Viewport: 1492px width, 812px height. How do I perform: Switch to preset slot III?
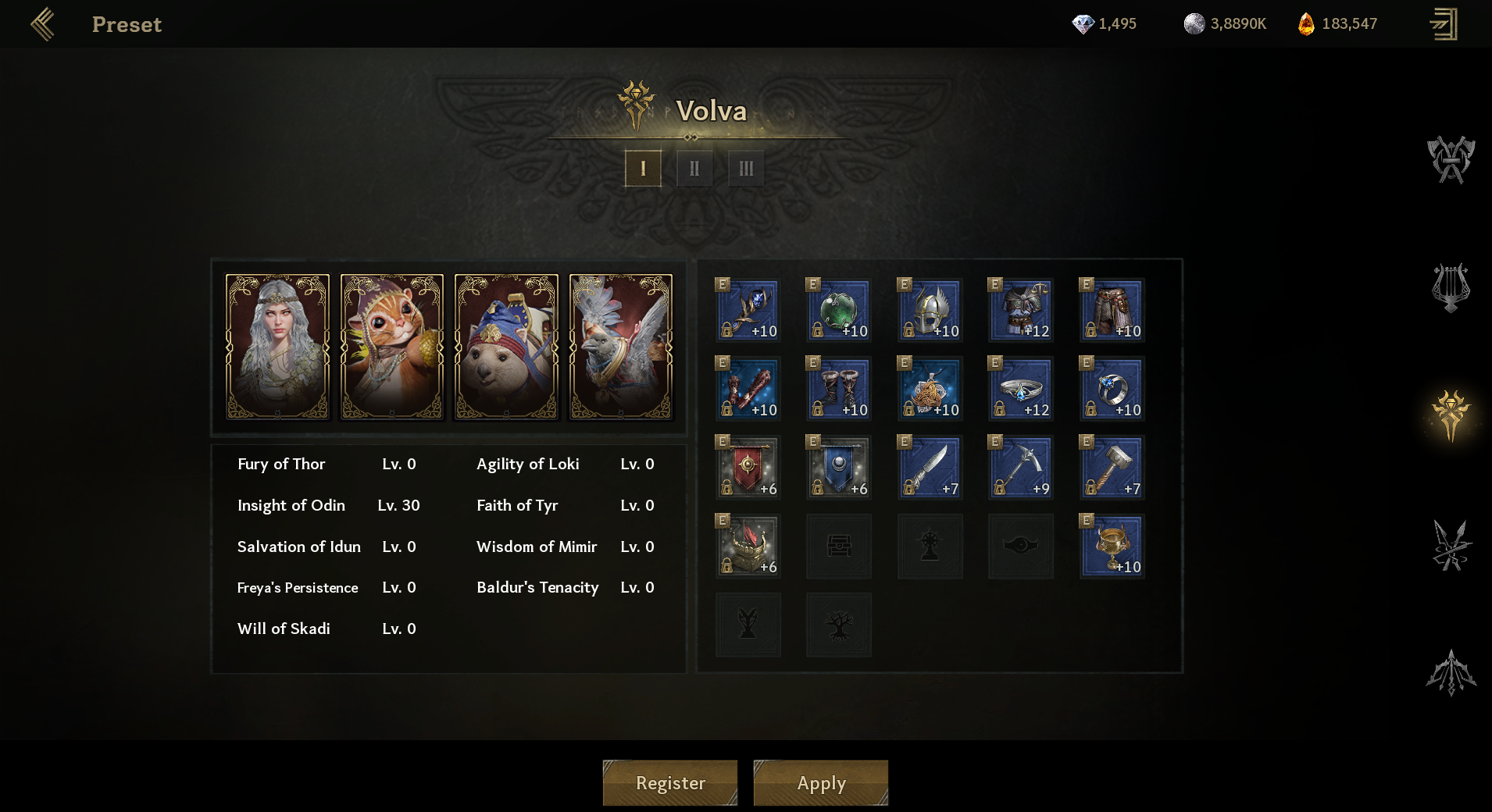746,169
